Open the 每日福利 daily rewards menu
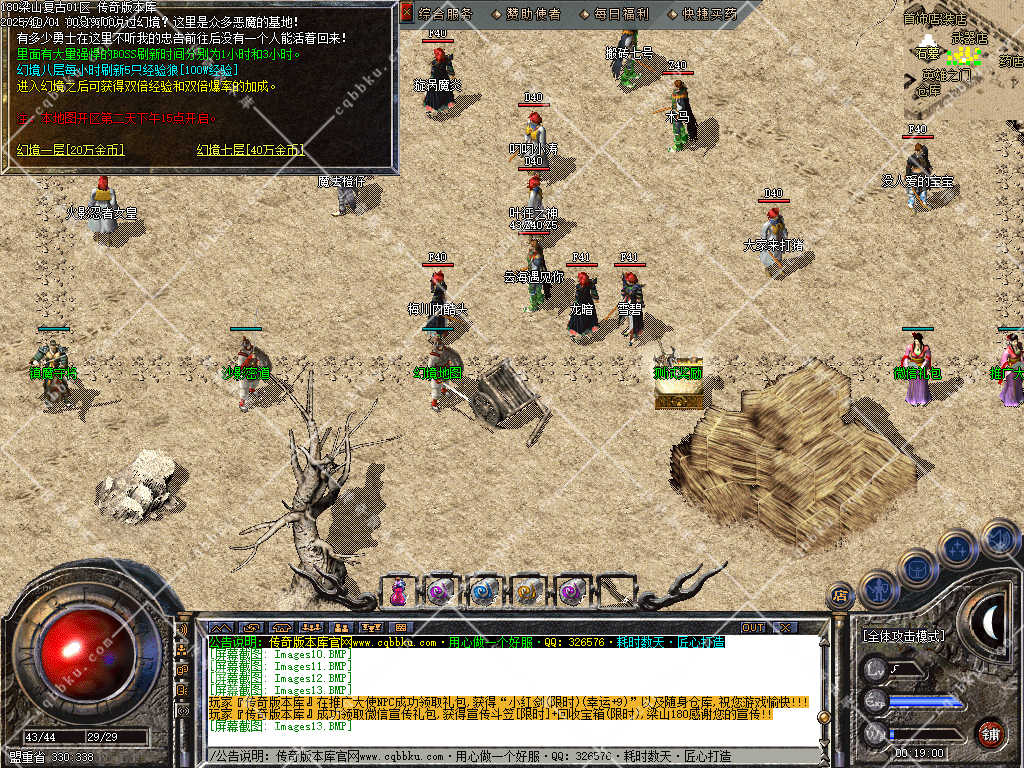 pos(621,14)
